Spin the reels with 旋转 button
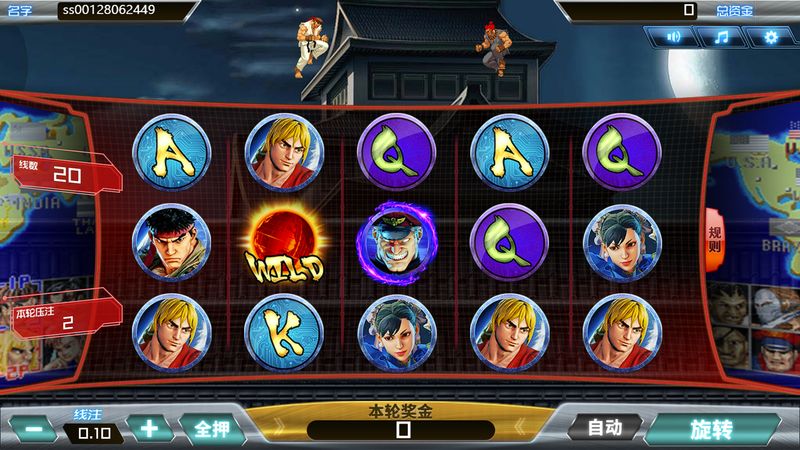Screen dimensions: 800x450 711,430
